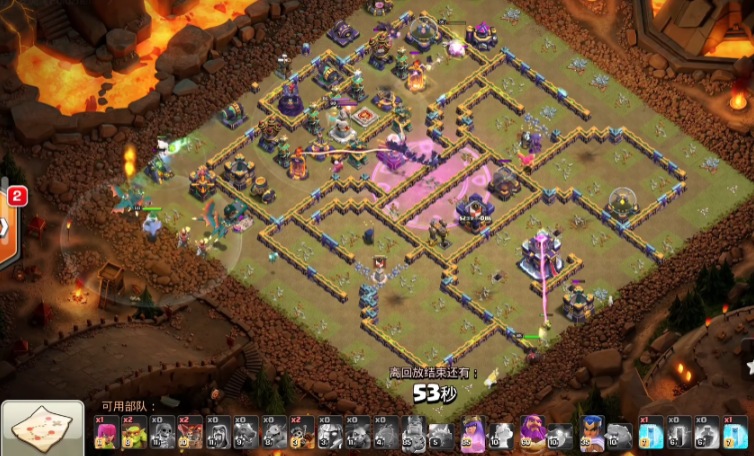Choose the Grand Warden hero card
The image size is (754, 456).
pyautogui.click(x=530, y=432)
